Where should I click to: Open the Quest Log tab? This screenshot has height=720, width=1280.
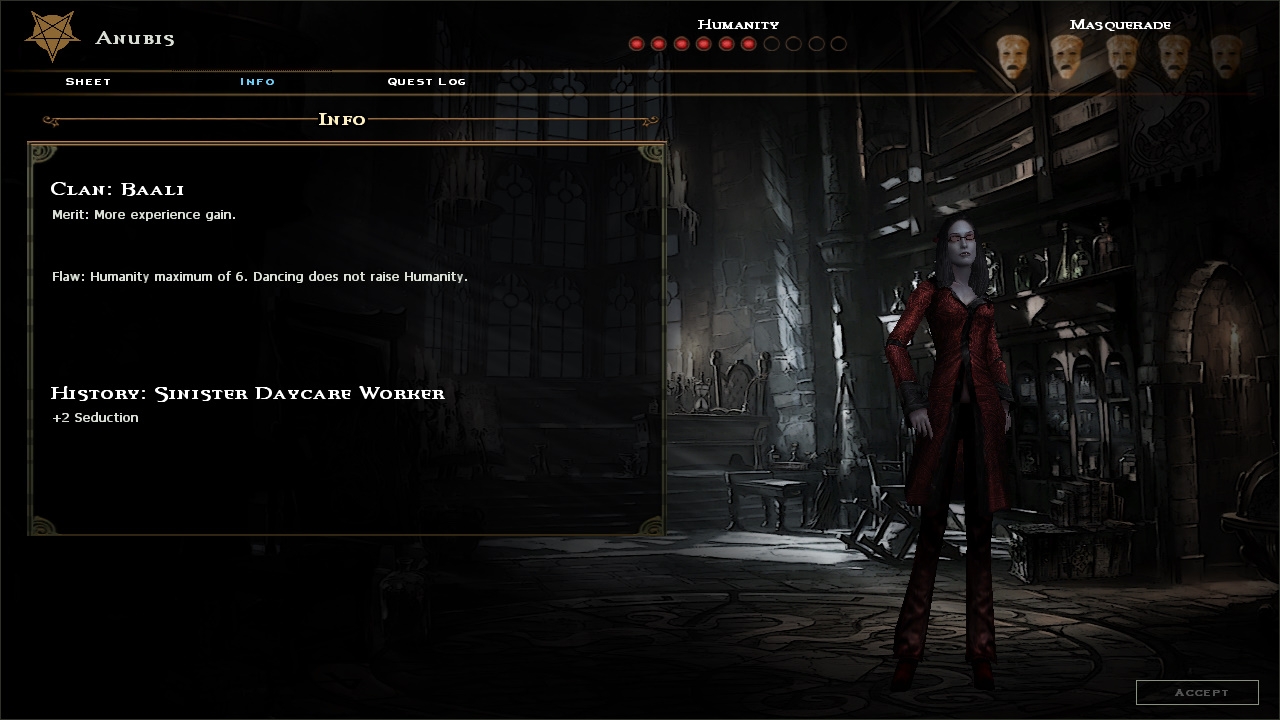[426, 81]
